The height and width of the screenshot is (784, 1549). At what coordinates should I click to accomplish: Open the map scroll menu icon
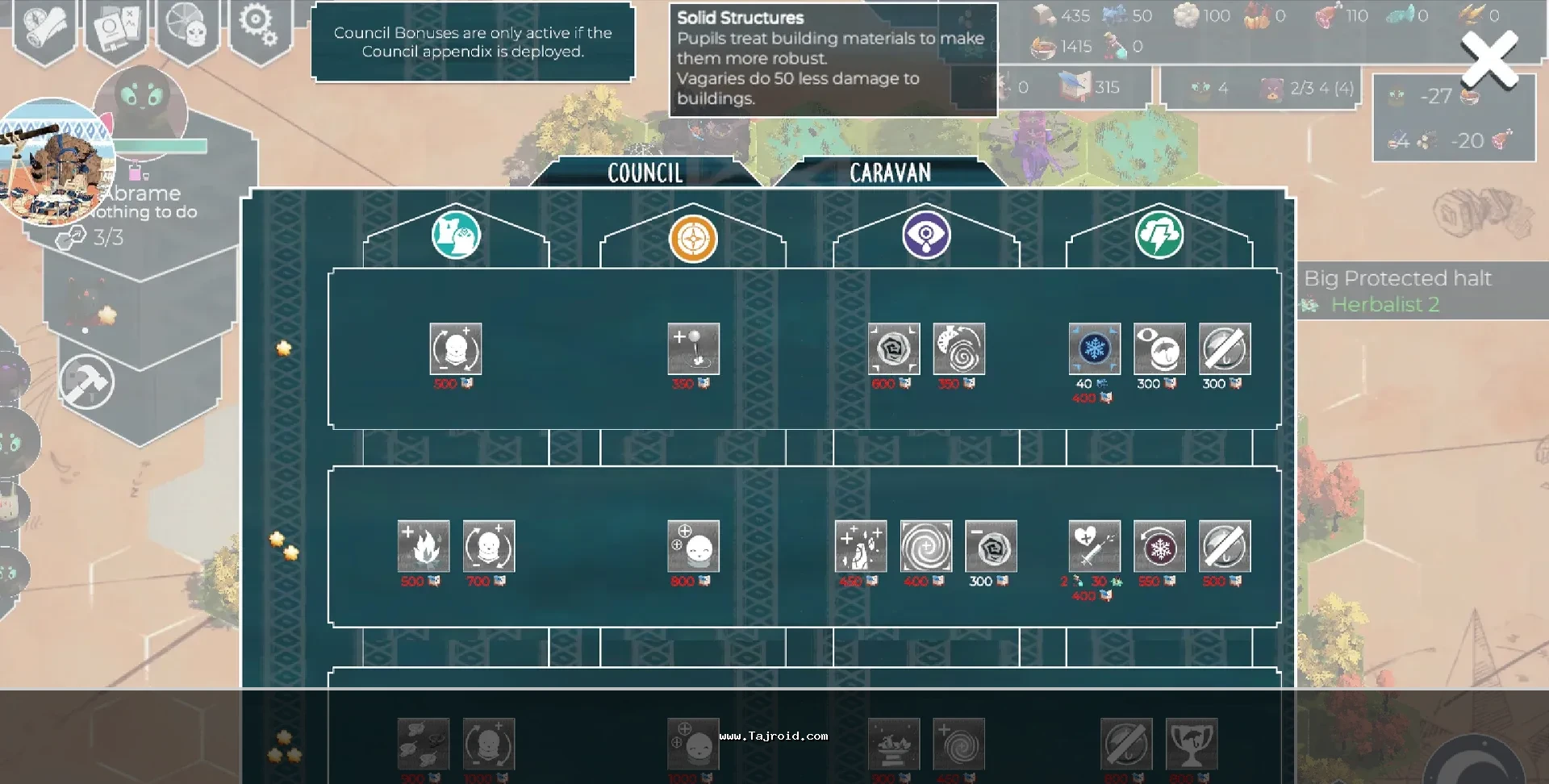(x=45, y=27)
